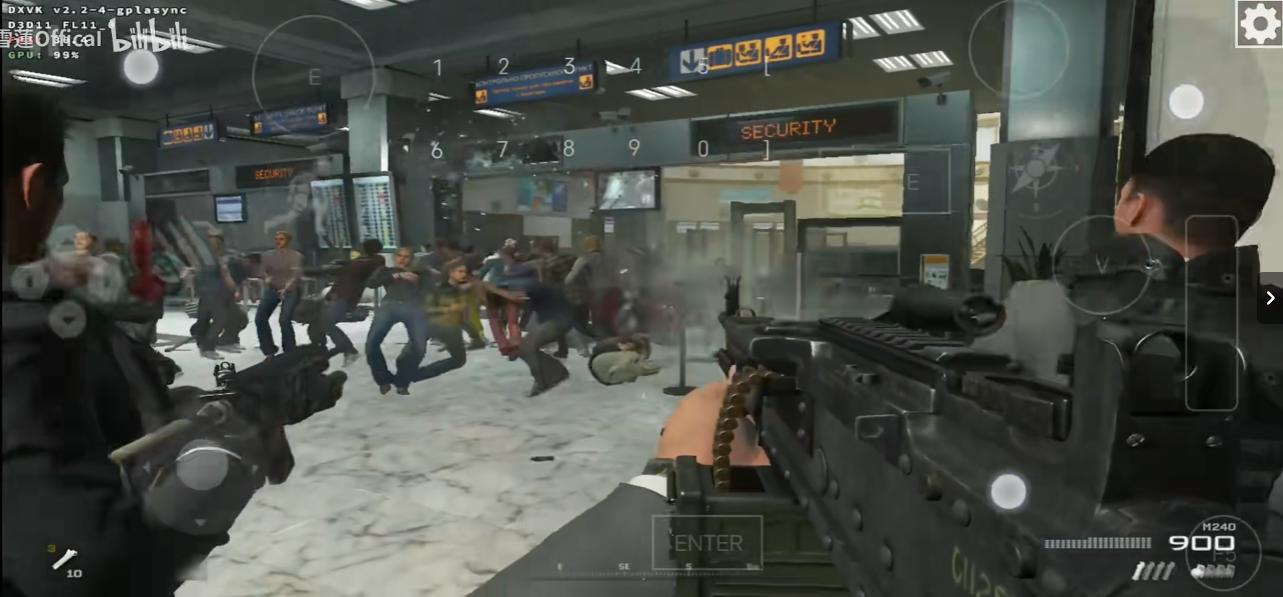The width and height of the screenshot is (1283, 597).
Task: Tap the on-screen number 6 key
Action: 436,150
